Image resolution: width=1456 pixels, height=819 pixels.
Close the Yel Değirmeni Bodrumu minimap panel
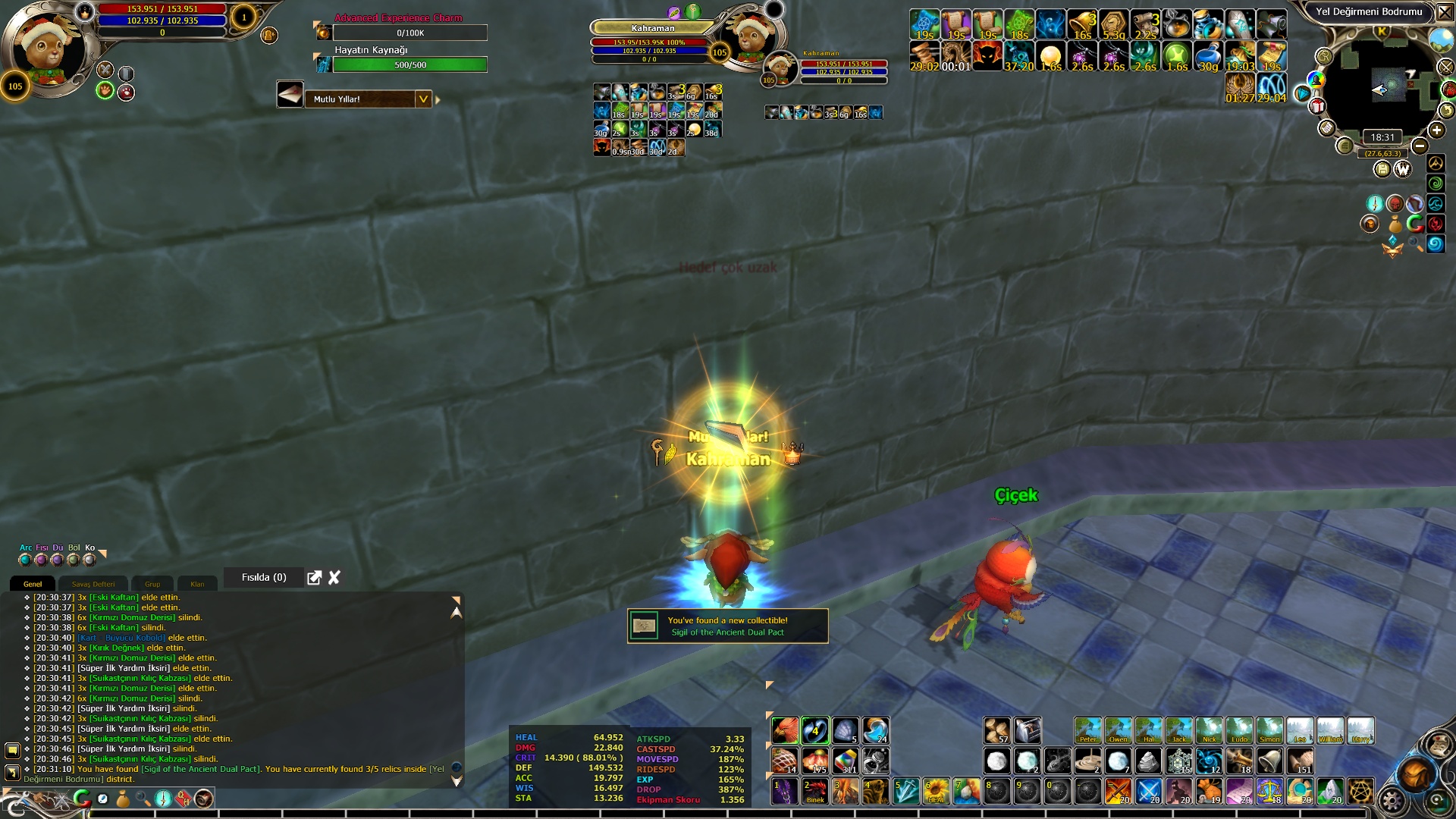pos(1445,12)
